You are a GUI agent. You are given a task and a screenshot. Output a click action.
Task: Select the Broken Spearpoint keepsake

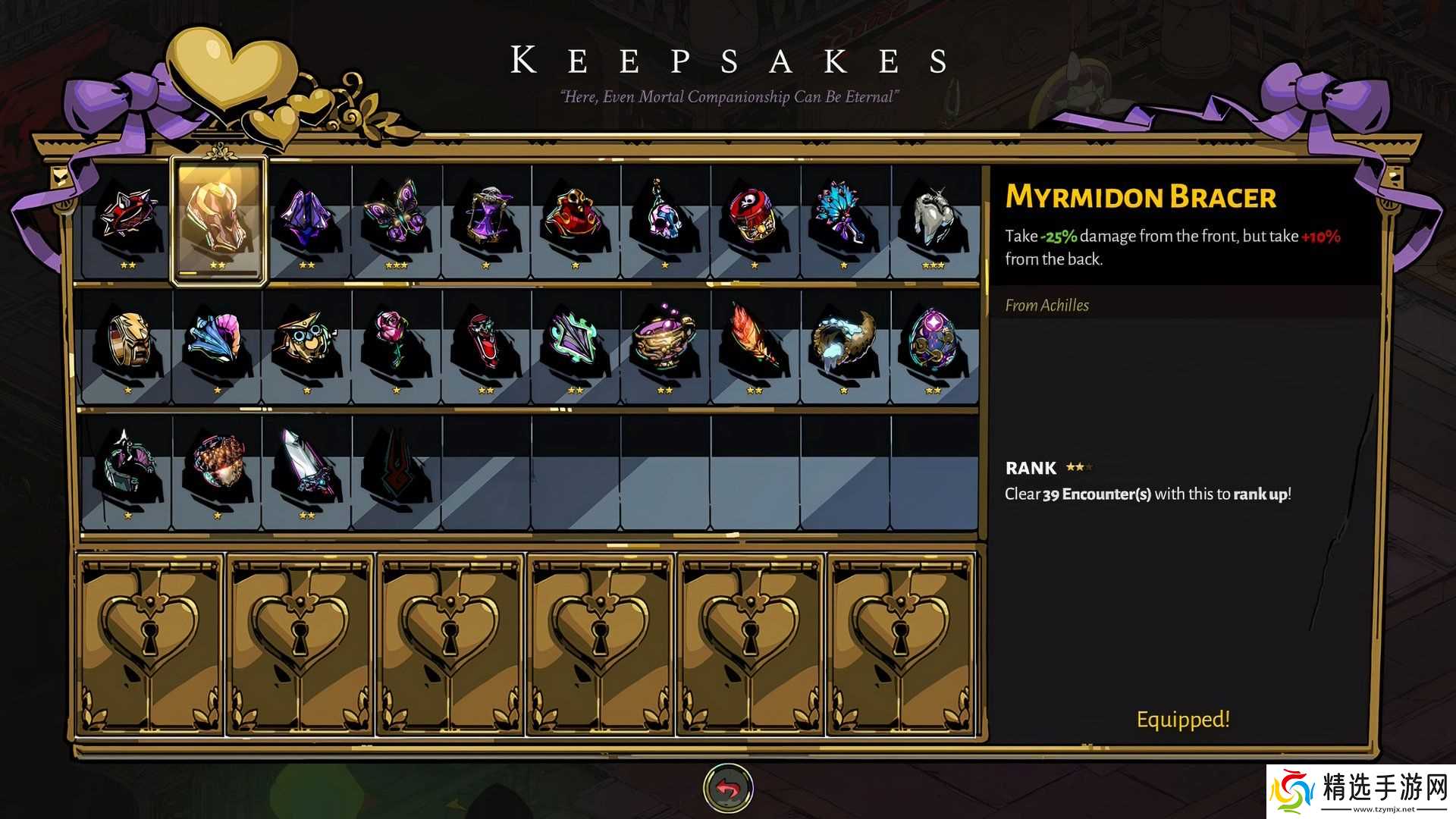(306, 463)
